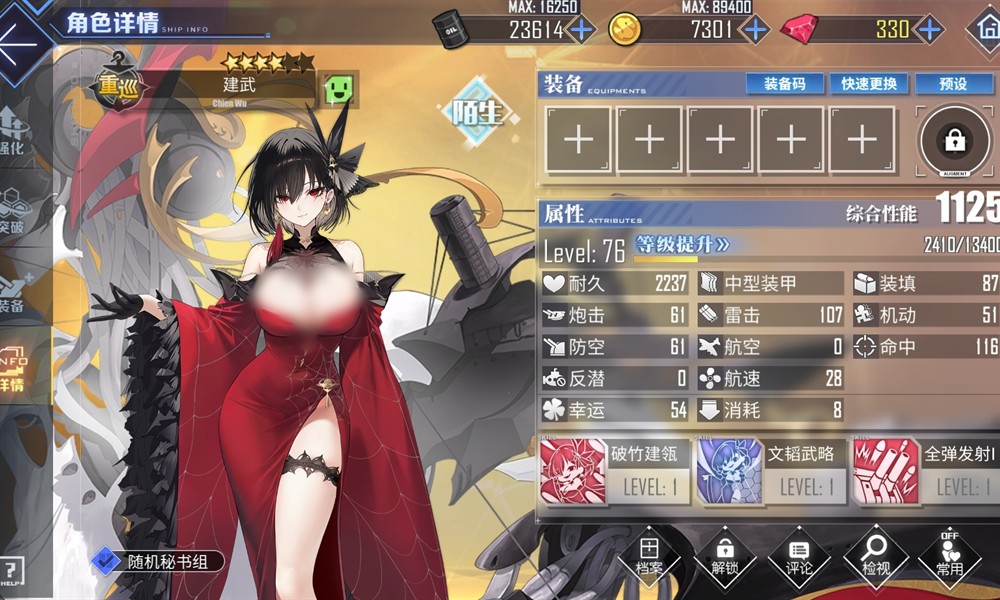Toggle the 随机秘书组 random secretary checkbox

pos(105,562)
